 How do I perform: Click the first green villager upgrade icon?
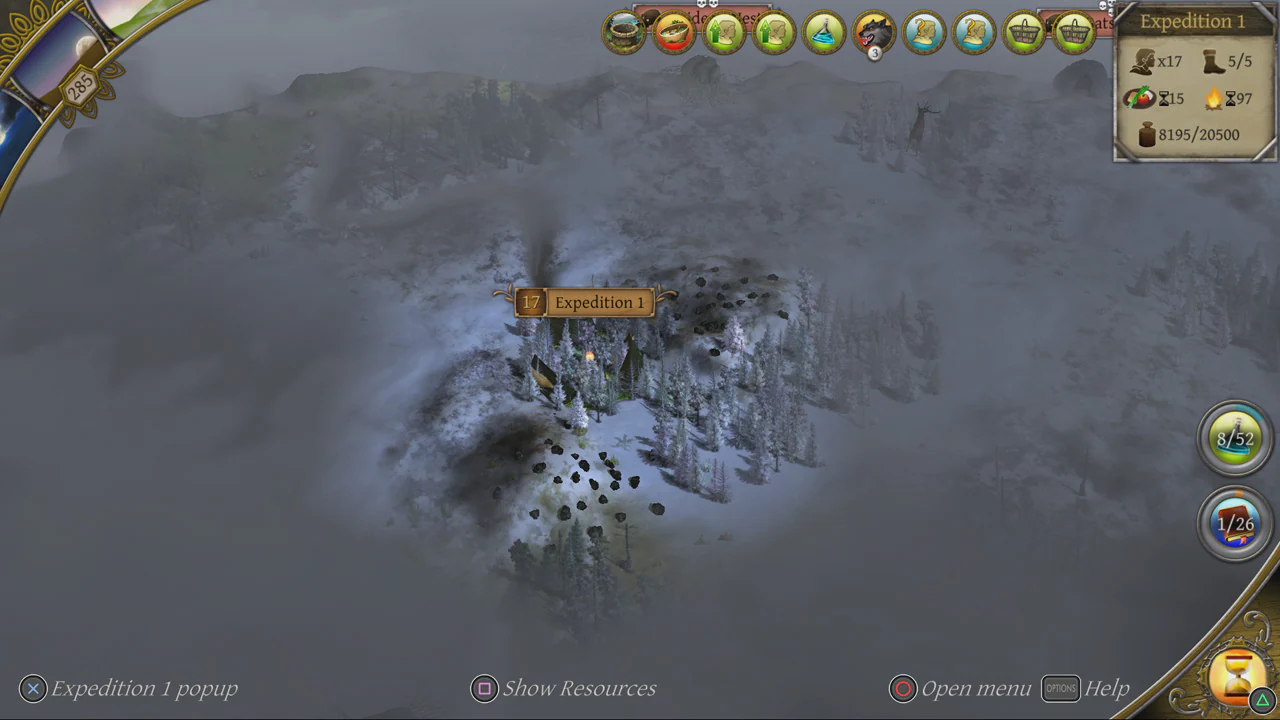point(724,32)
